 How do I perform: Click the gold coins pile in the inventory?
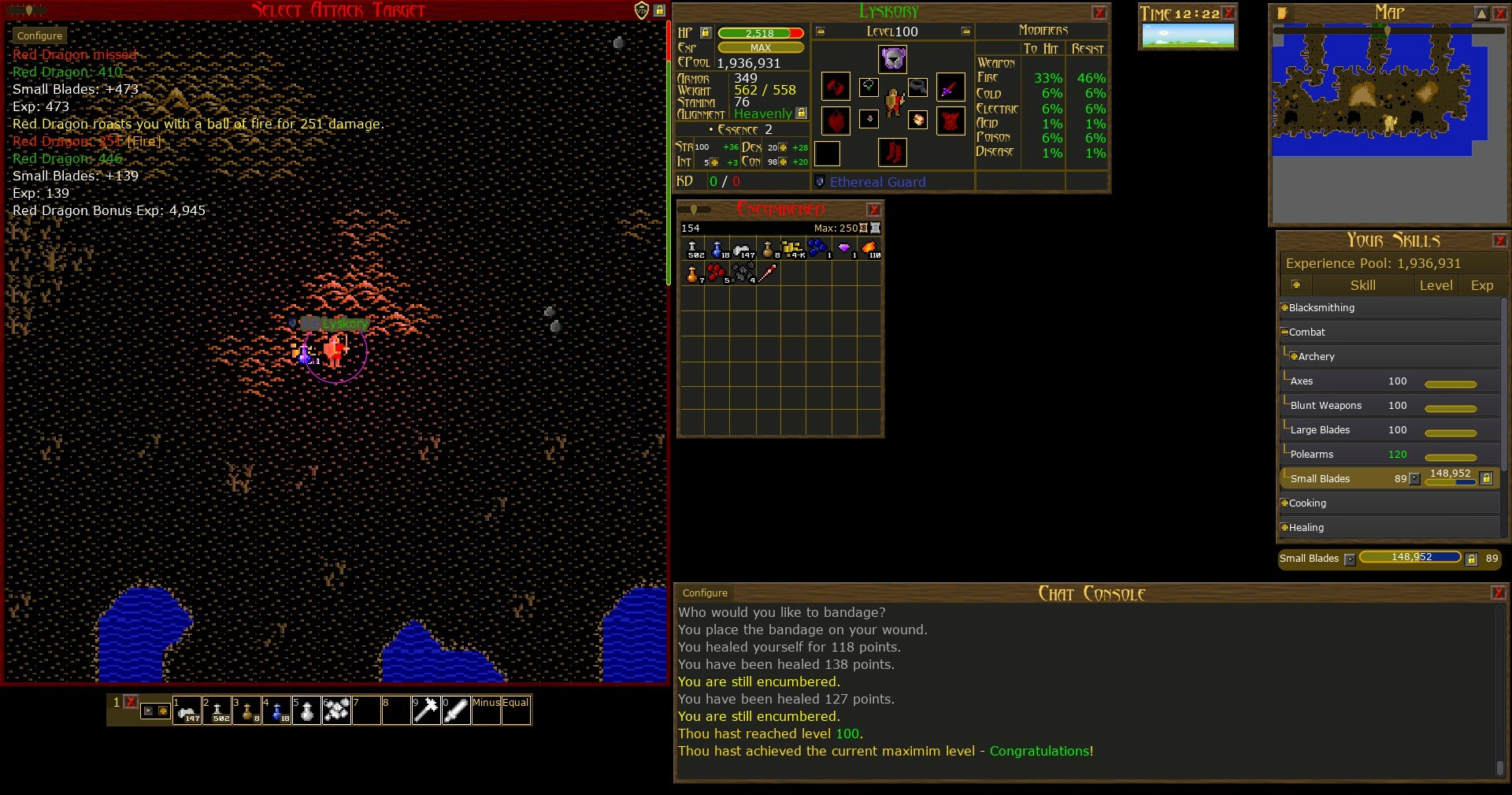791,248
